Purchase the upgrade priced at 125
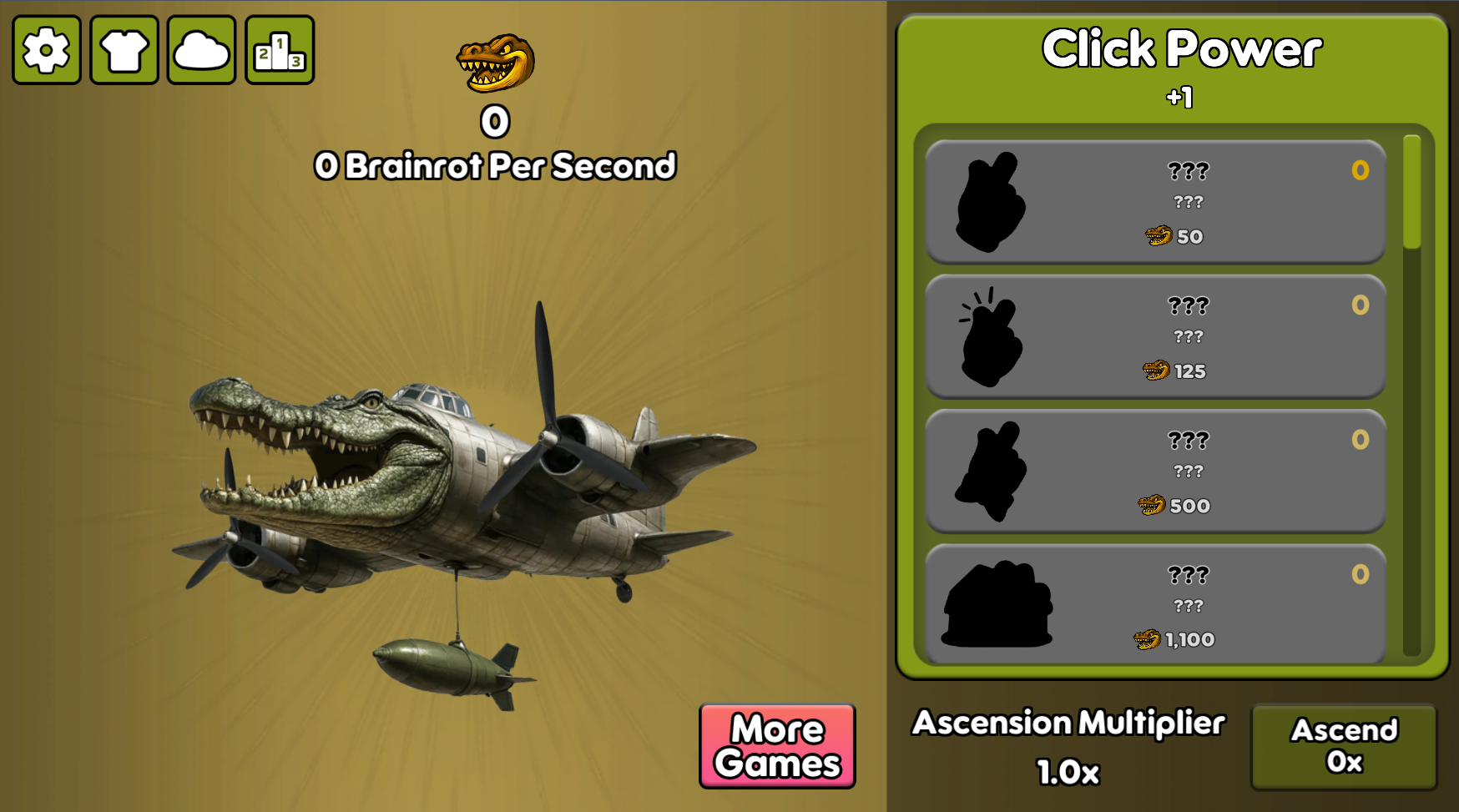This screenshot has width=1459, height=812. [1155, 336]
